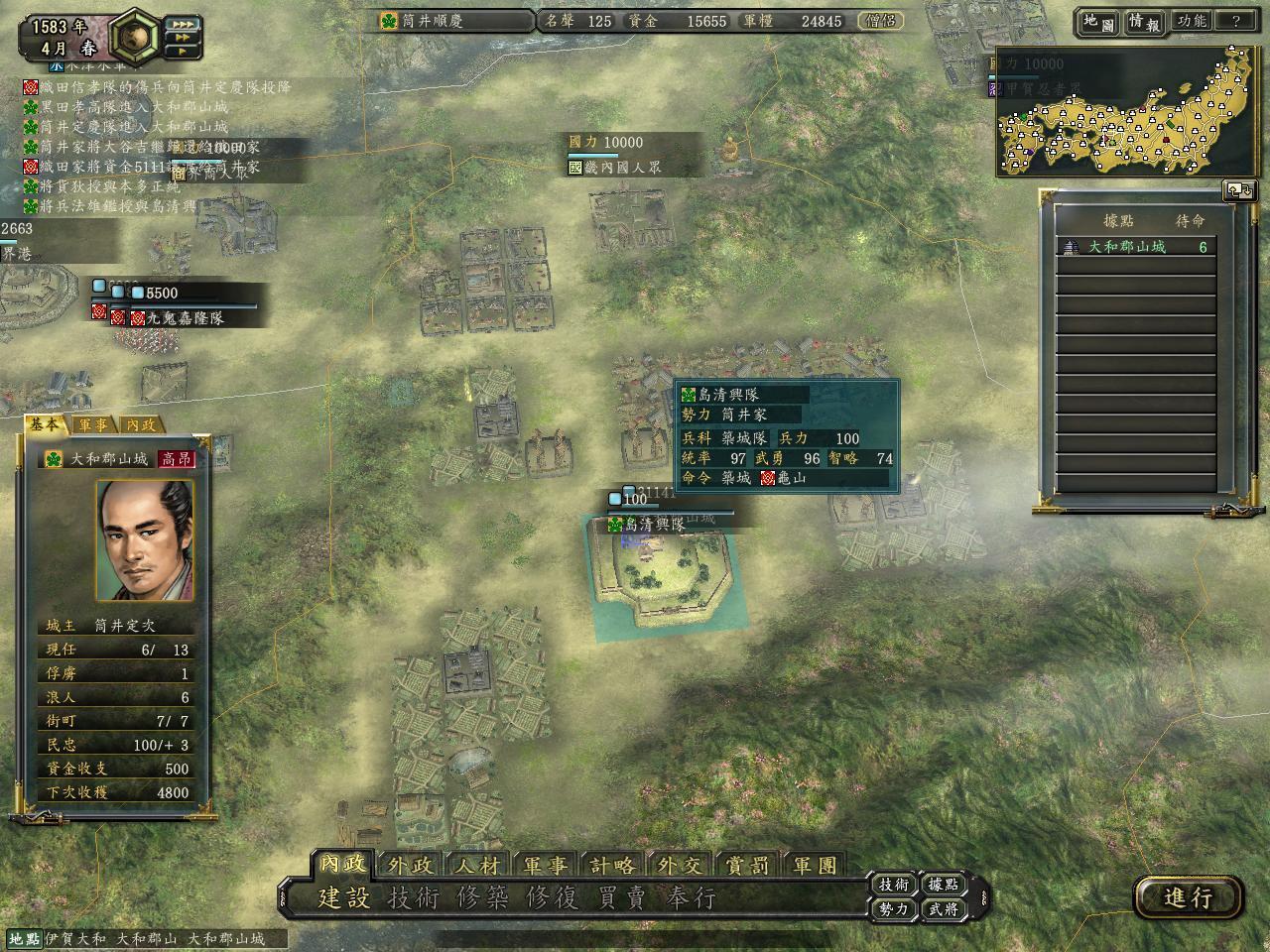Show the 武將 officer list
Image resolution: width=1270 pixels, height=952 pixels.
click(x=943, y=908)
